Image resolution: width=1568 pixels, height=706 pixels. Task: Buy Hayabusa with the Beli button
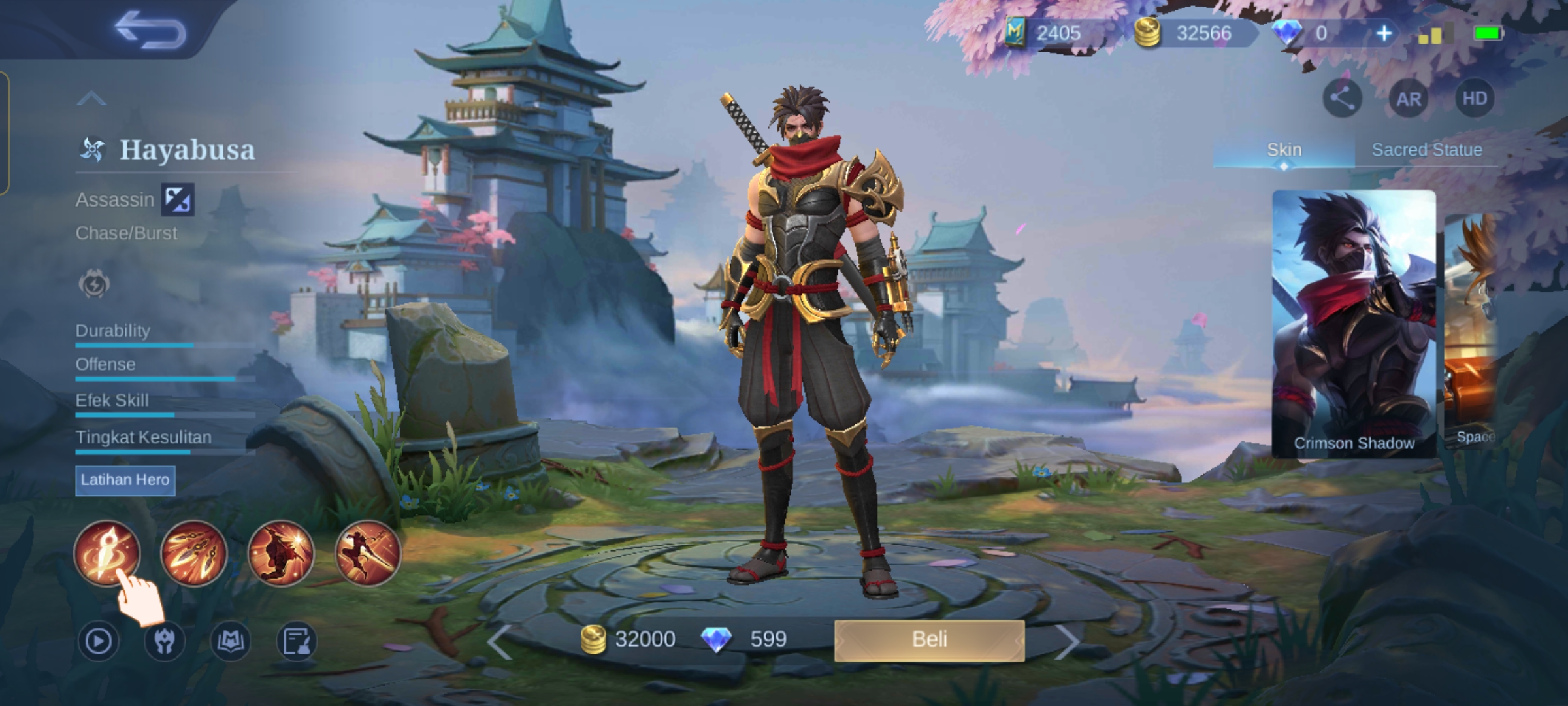pyautogui.click(x=929, y=640)
